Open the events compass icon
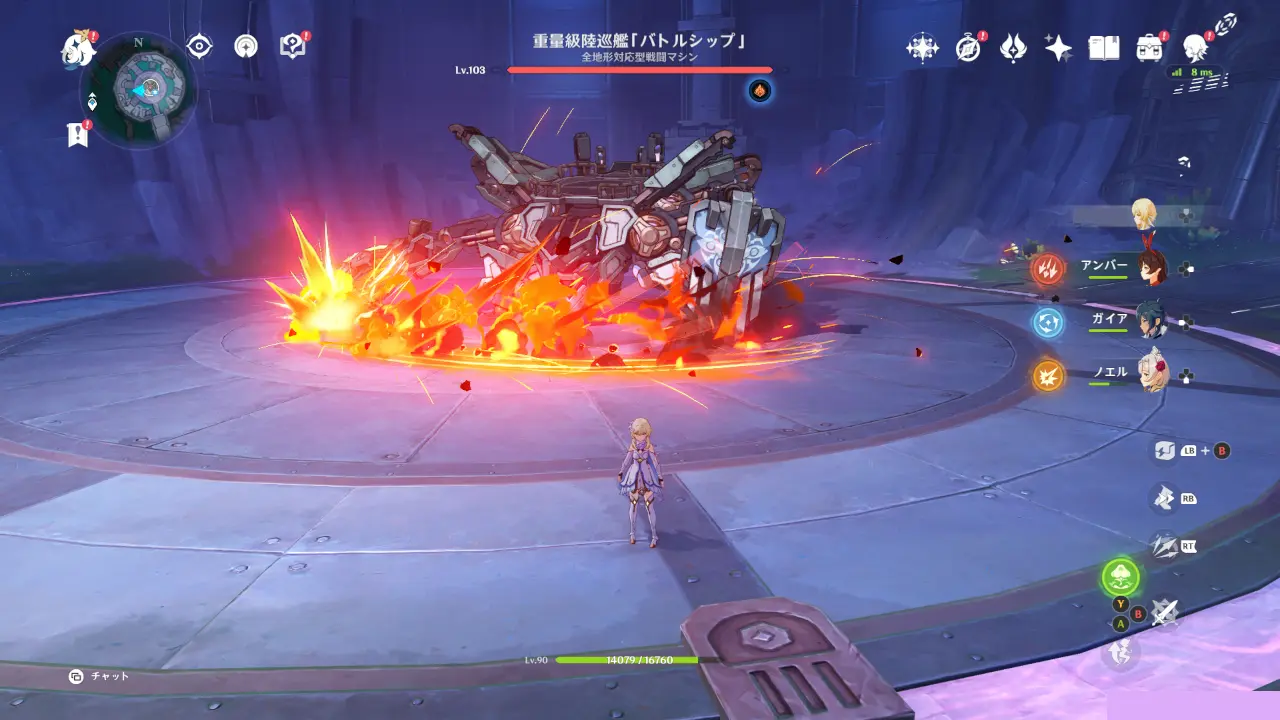The image size is (1280, 720). coord(968,48)
